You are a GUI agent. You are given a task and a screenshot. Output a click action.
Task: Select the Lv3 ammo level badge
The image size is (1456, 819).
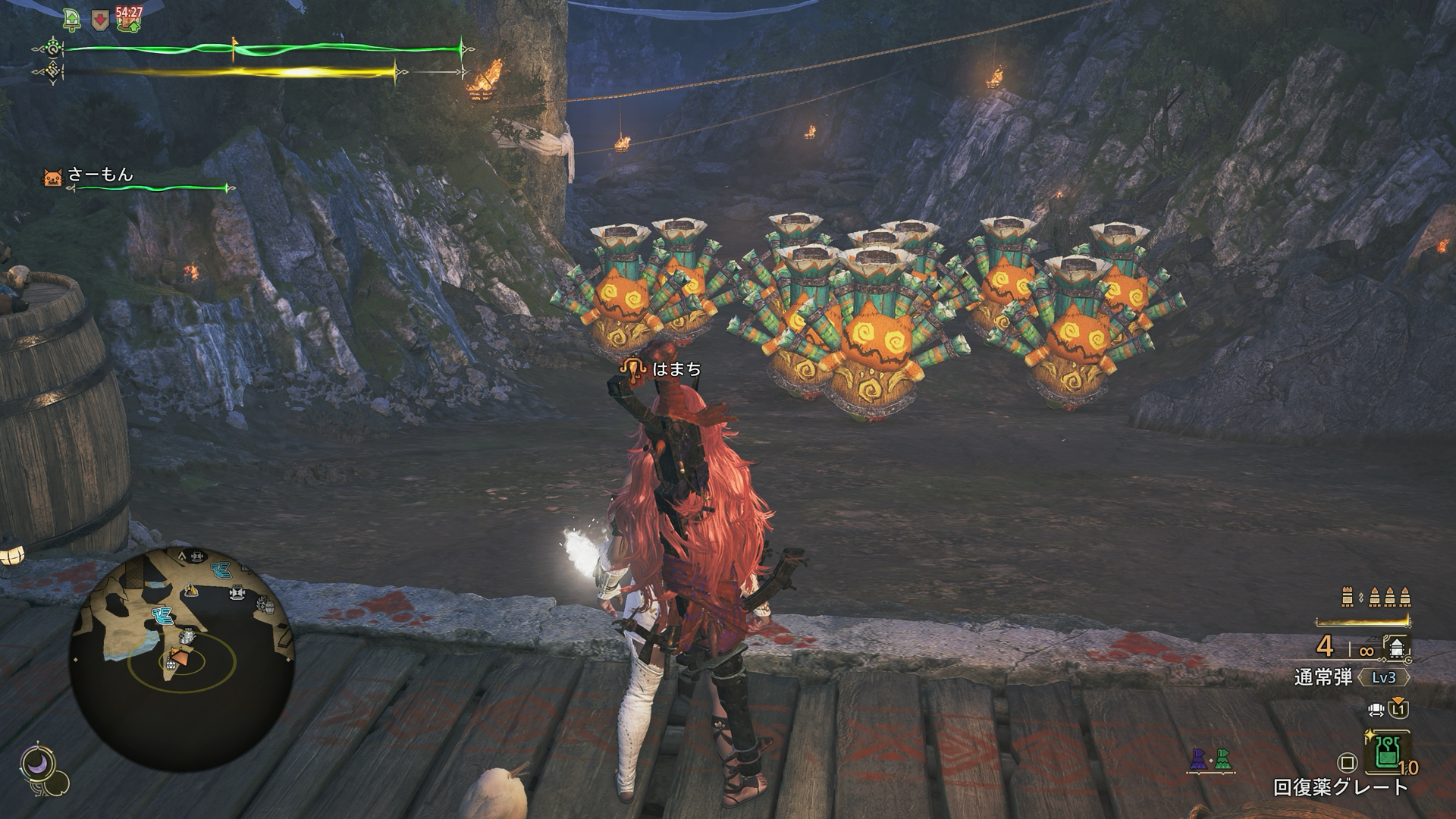click(x=1384, y=677)
